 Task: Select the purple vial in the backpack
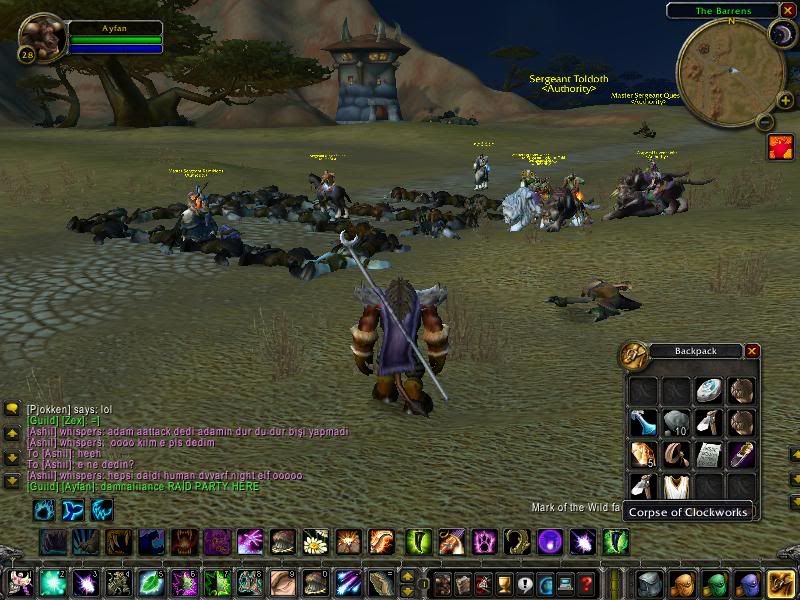pos(740,454)
